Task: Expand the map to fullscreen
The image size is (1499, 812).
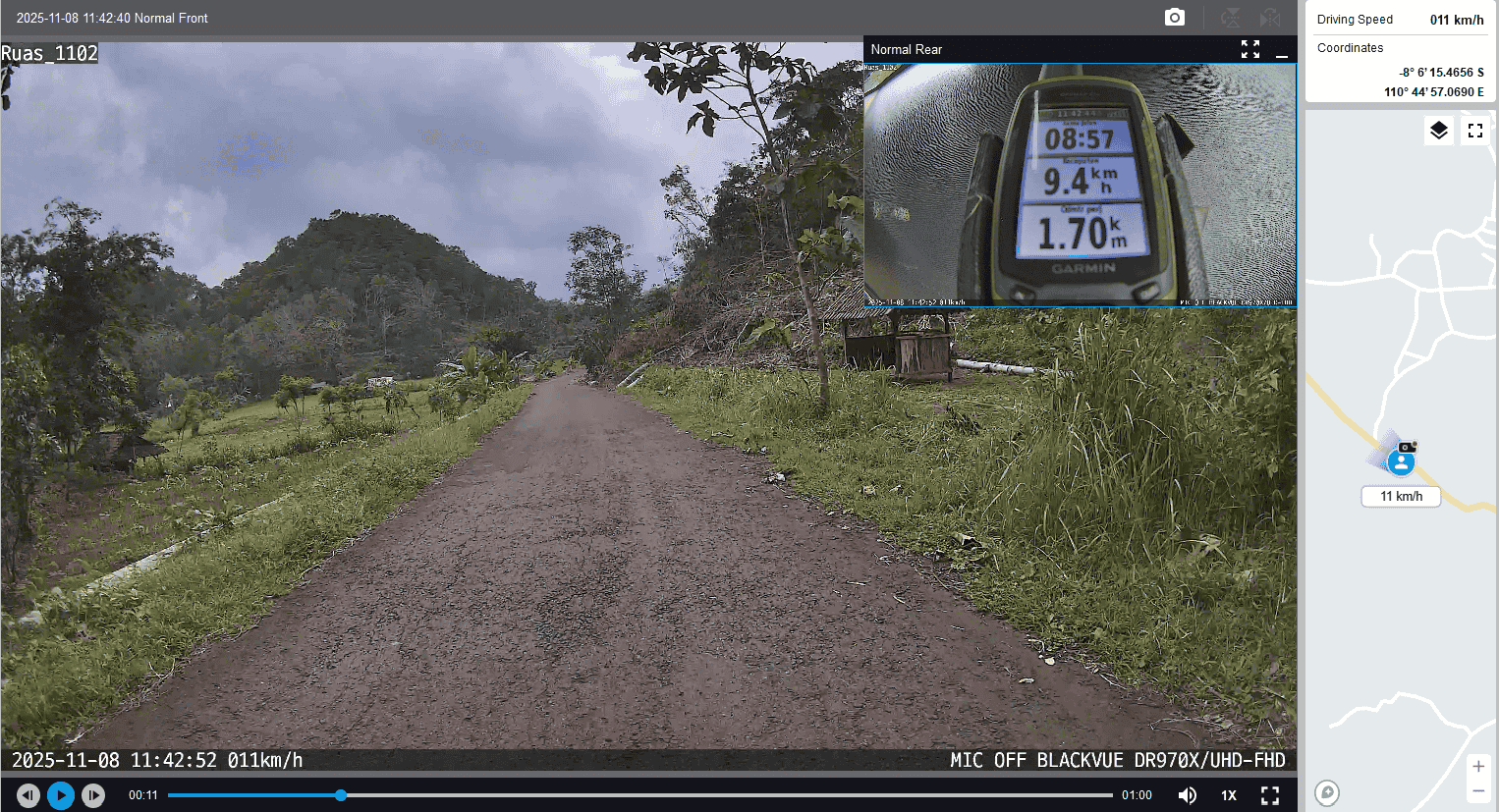Action: pyautogui.click(x=1475, y=131)
